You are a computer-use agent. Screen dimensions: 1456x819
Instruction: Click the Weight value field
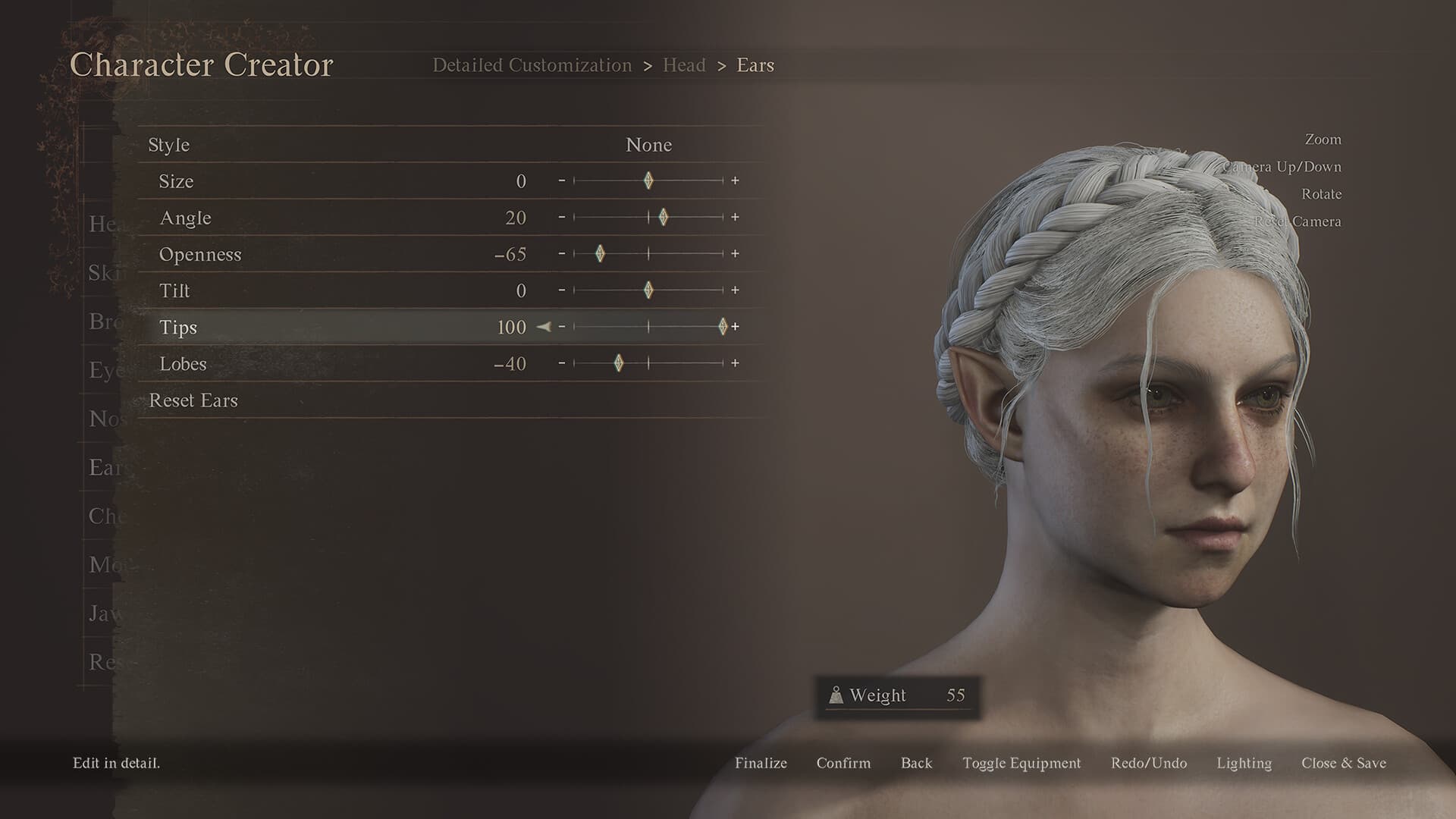pos(956,695)
